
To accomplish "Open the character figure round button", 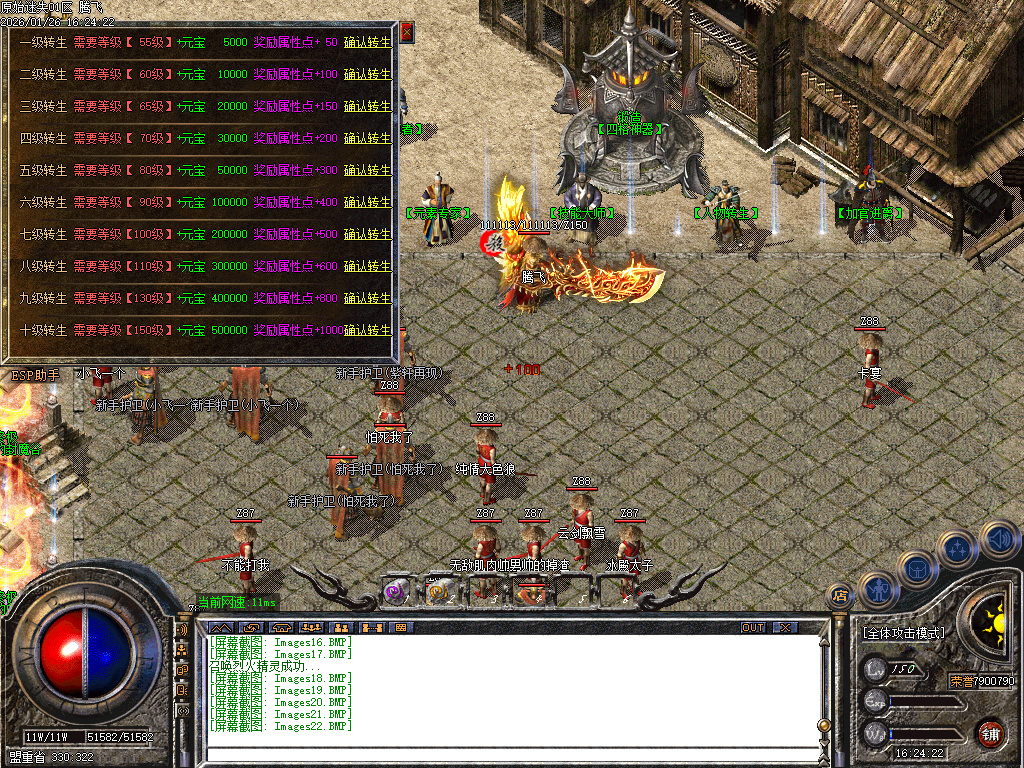I will click(x=877, y=590).
